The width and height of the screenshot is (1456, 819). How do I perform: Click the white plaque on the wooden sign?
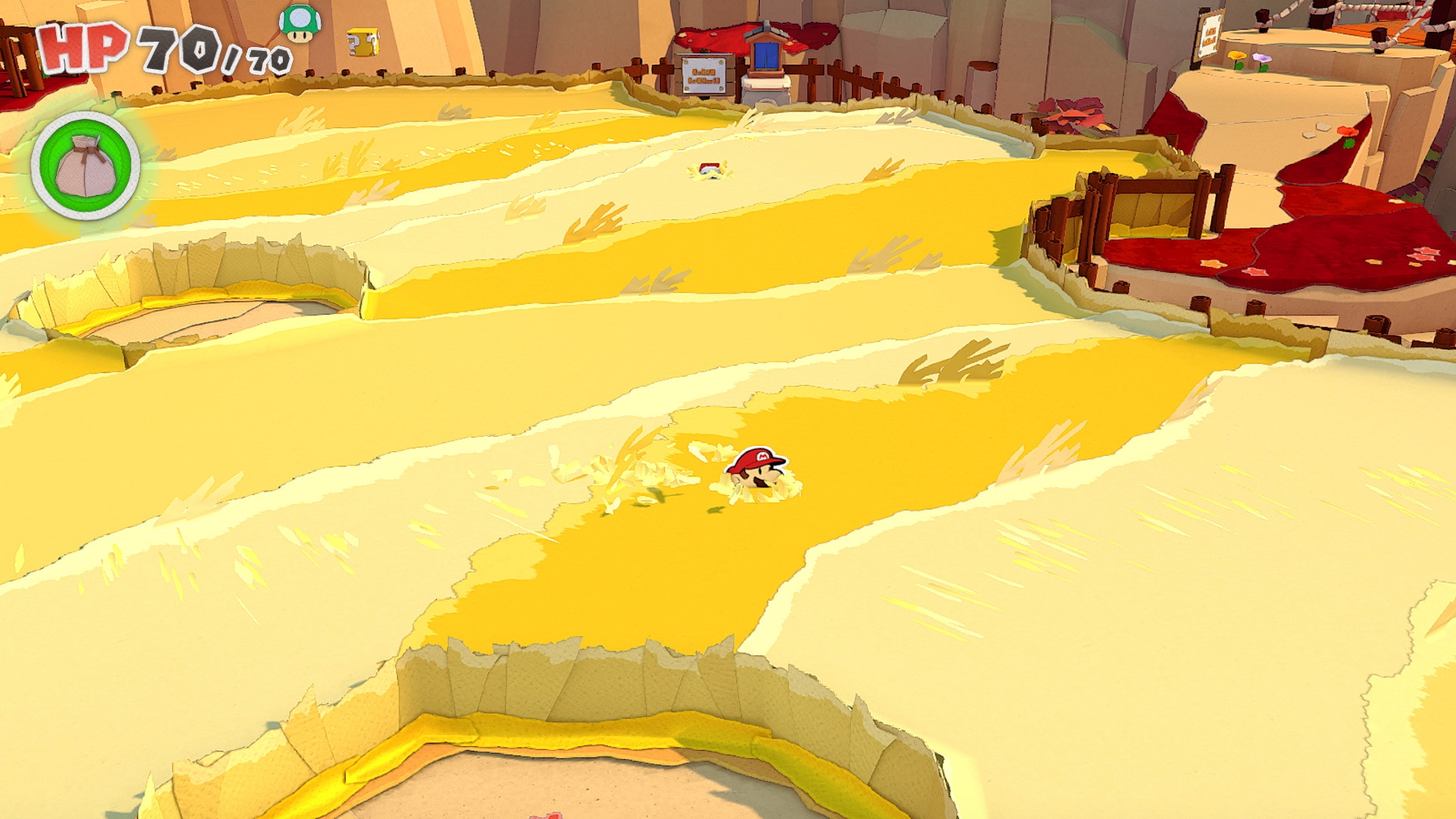704,76
